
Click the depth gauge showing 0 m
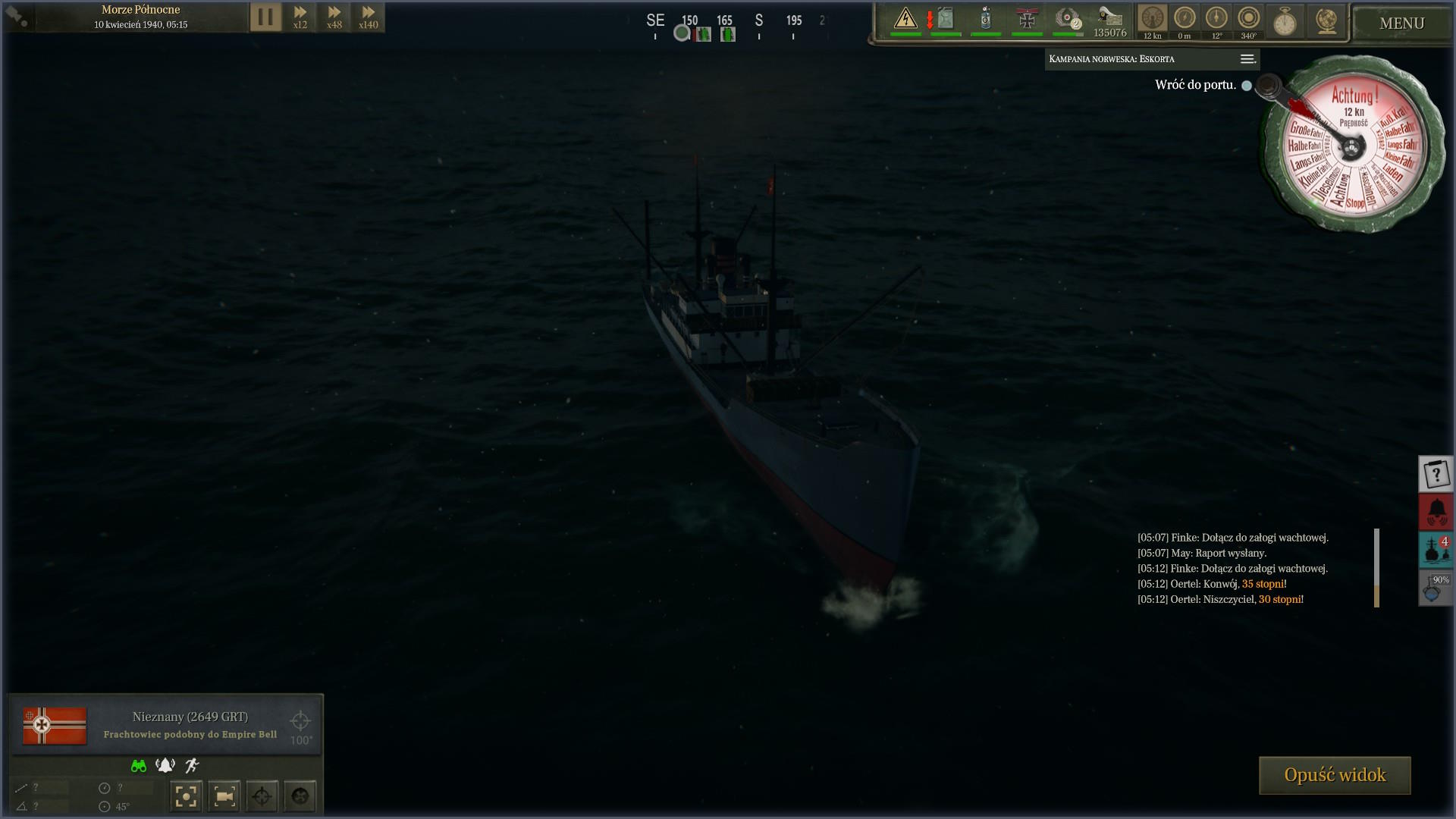point(1184,19)
